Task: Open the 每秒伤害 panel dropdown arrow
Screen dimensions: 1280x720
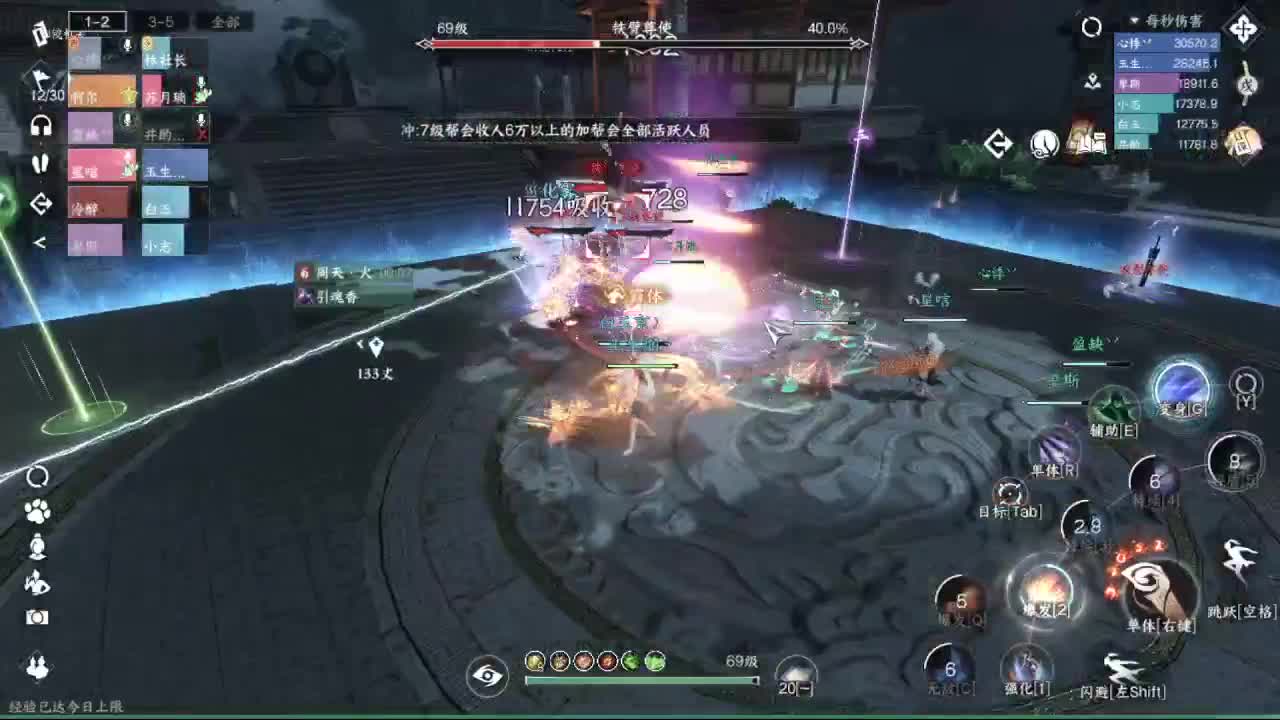Action: [x=1134, y=21]
